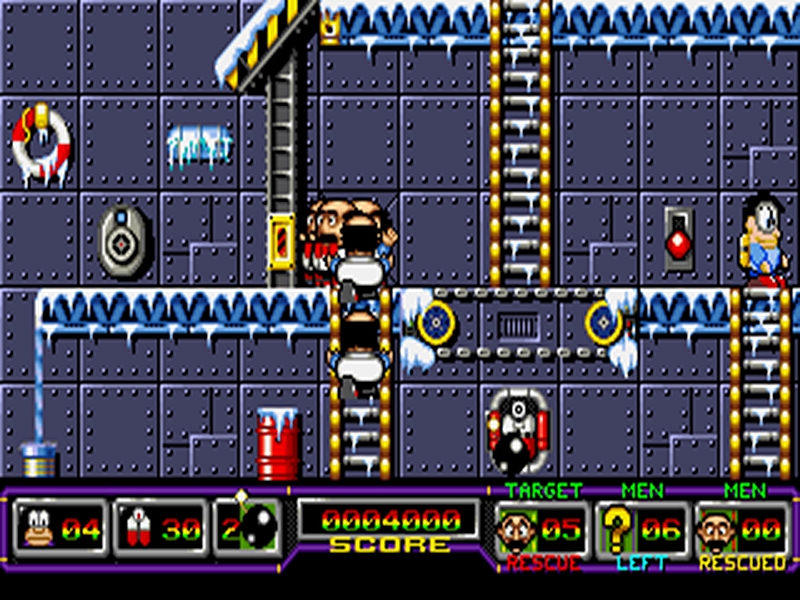This screenshot has width=800, height=600.
Task: Select the yellow question mark Men Left icon
Action: (616, 528)
